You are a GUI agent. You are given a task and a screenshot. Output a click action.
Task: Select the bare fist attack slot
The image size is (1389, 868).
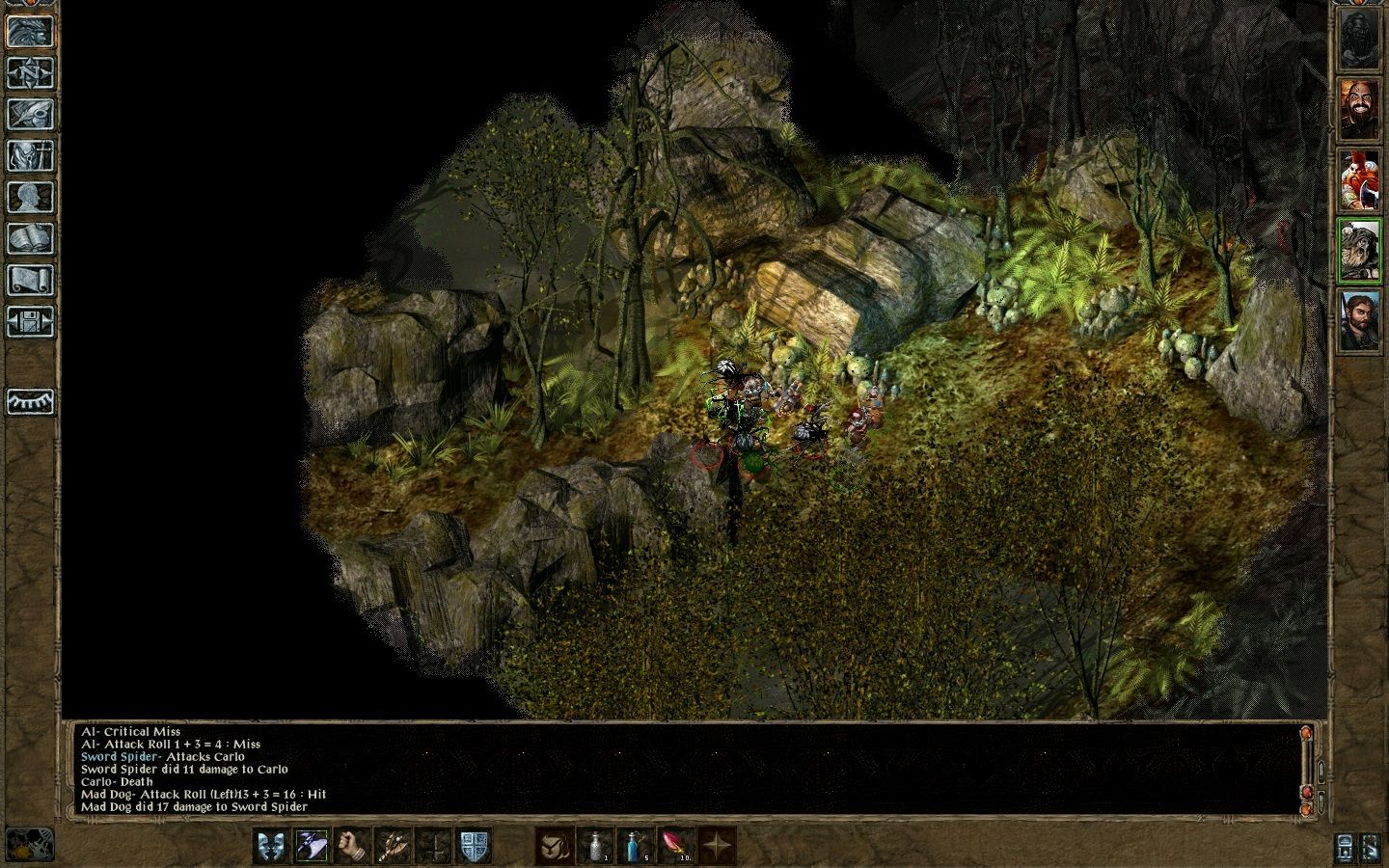(x=353, y=846)
